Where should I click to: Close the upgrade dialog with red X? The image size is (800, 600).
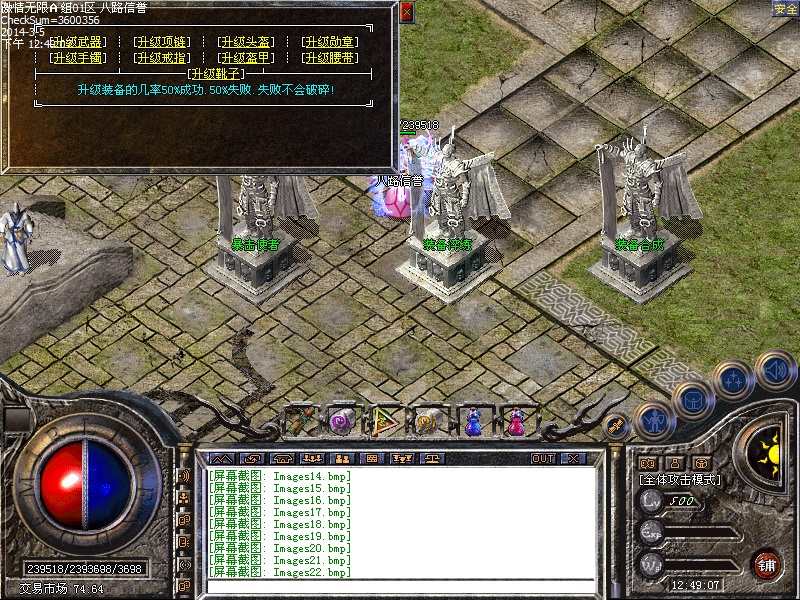[x=406, y=13]
